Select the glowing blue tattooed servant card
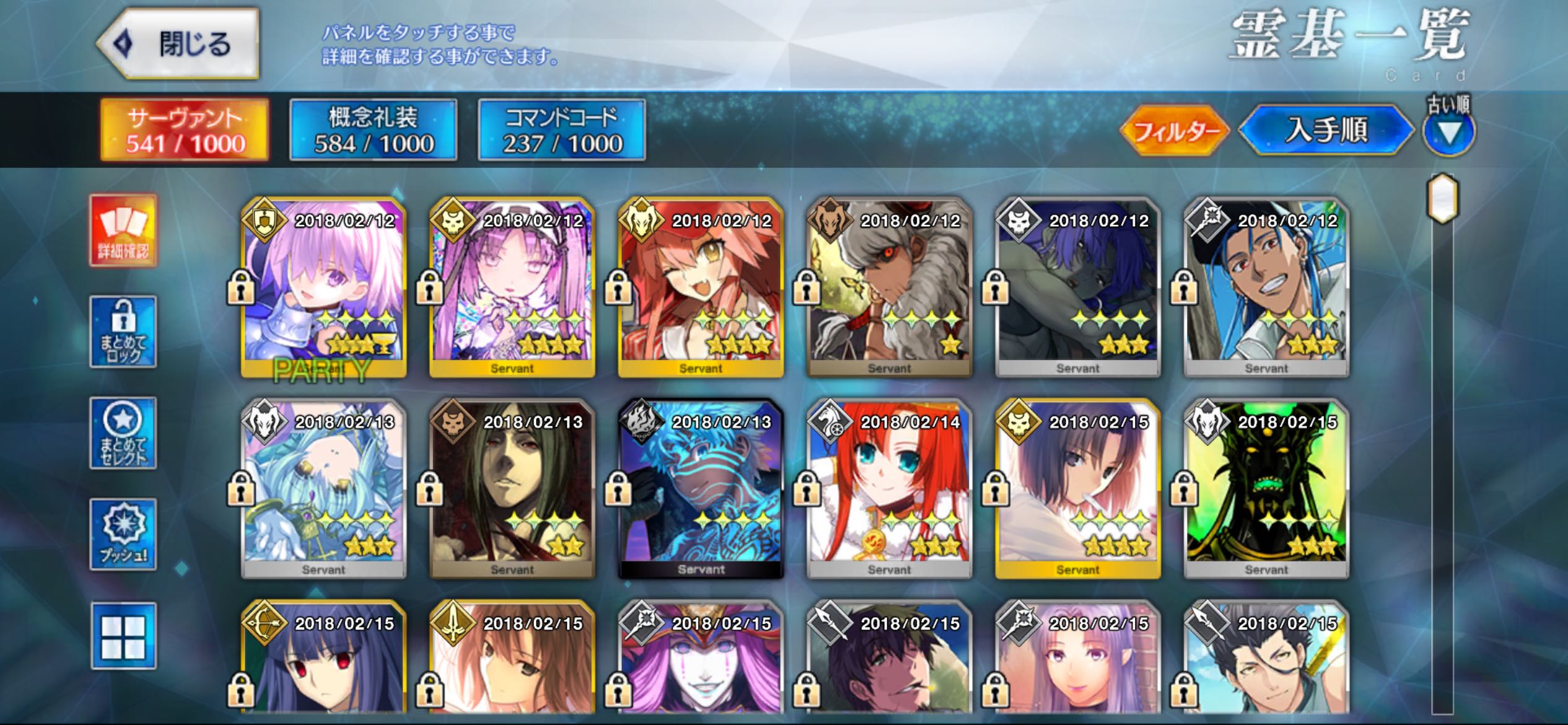The width and height of the screenshot is (1568, 725). point(701,489)
